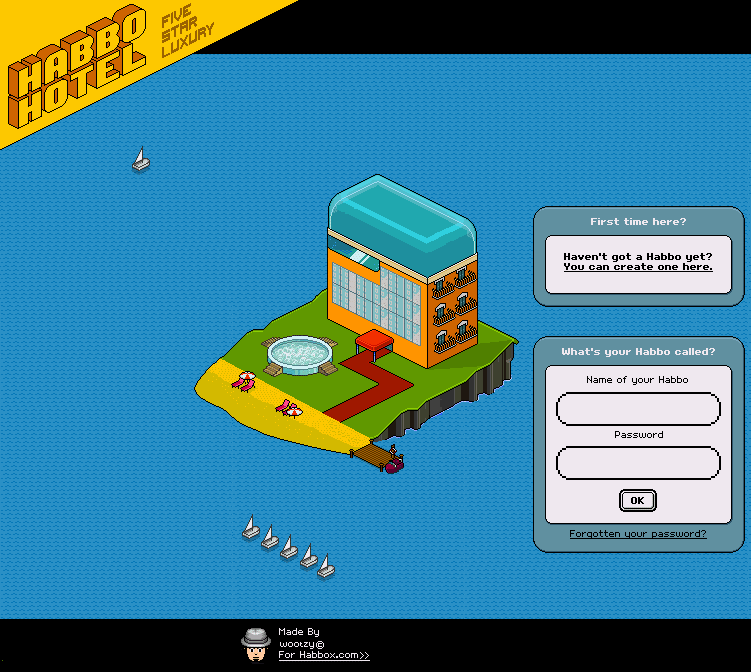This screenshot has height=672, width=751.
Task: Select the Password input box
Action: 638,463
